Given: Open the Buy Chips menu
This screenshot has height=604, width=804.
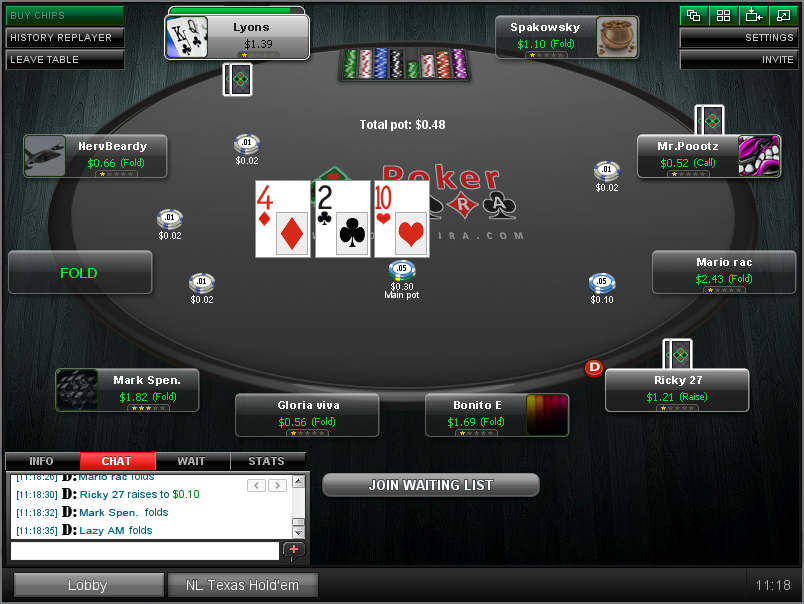Looking at the screenshot, I should [x=63, y=15].
